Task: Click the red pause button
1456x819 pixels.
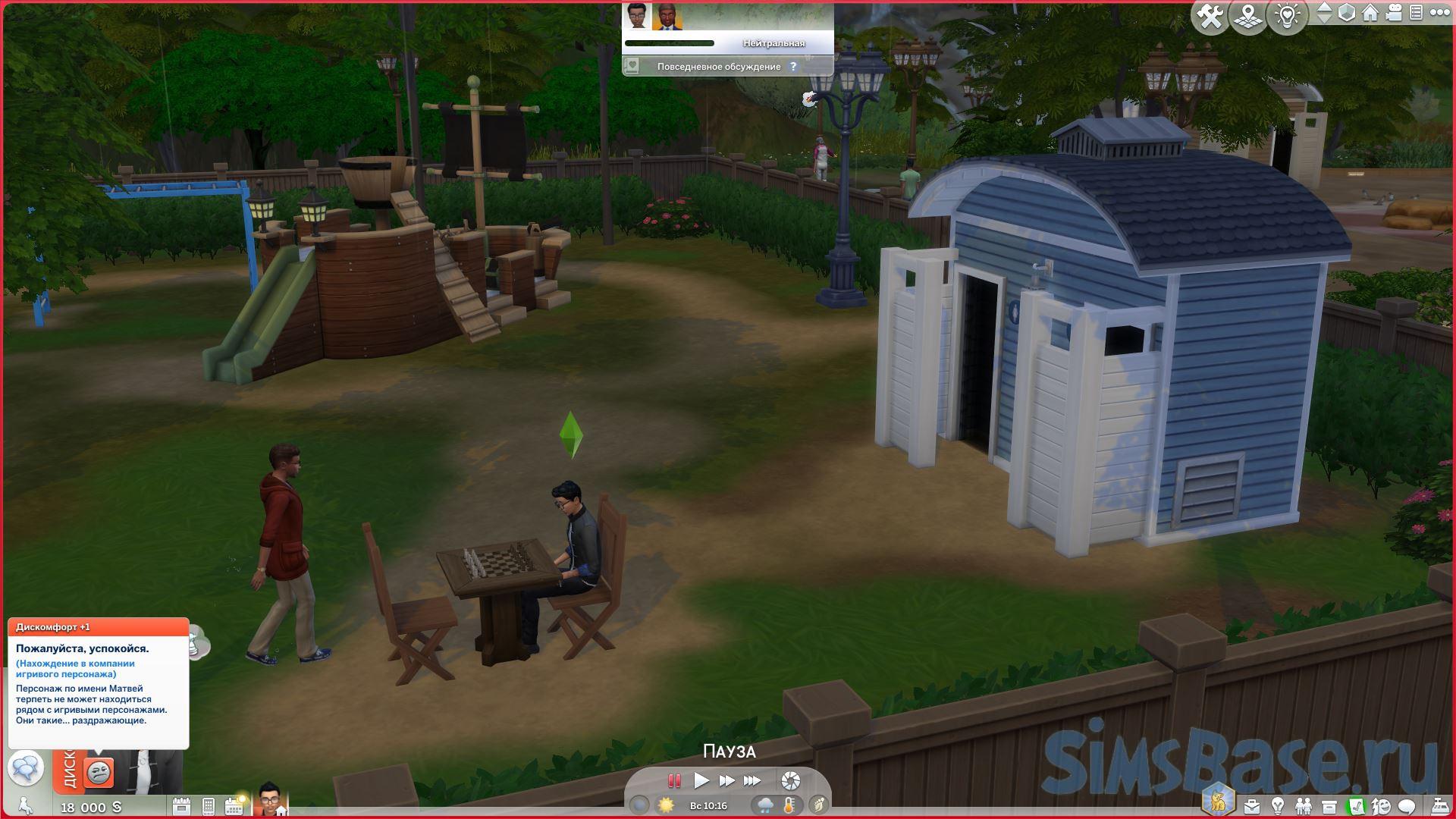Action: [673, 780]
